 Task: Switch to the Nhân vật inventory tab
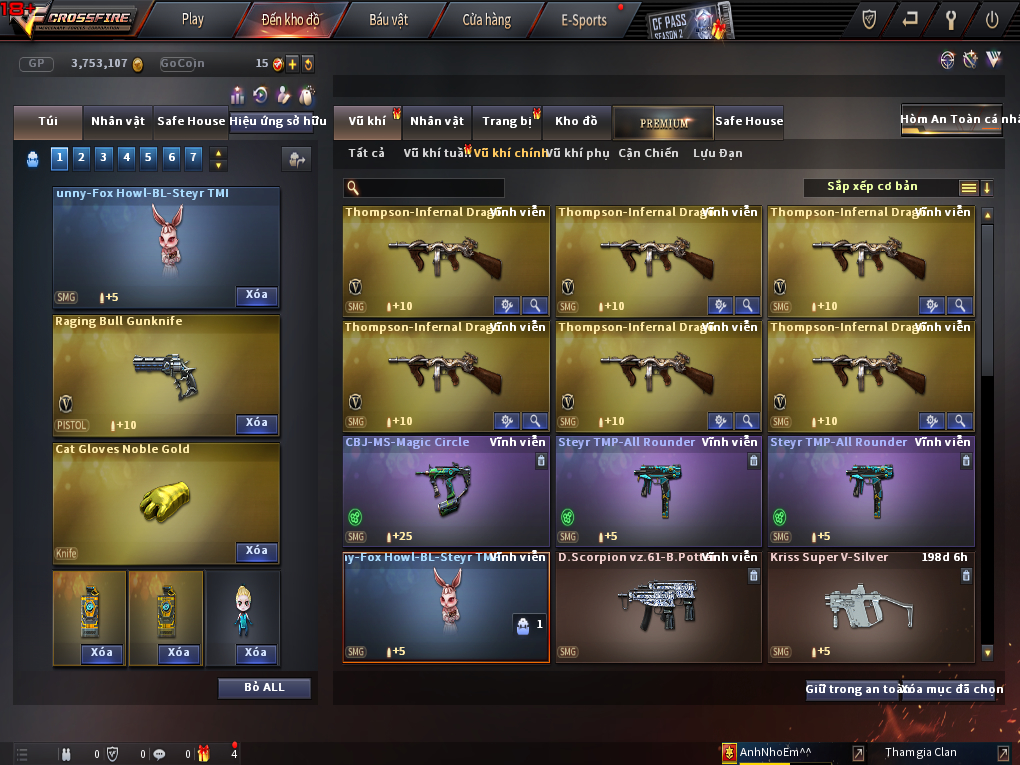437,121
